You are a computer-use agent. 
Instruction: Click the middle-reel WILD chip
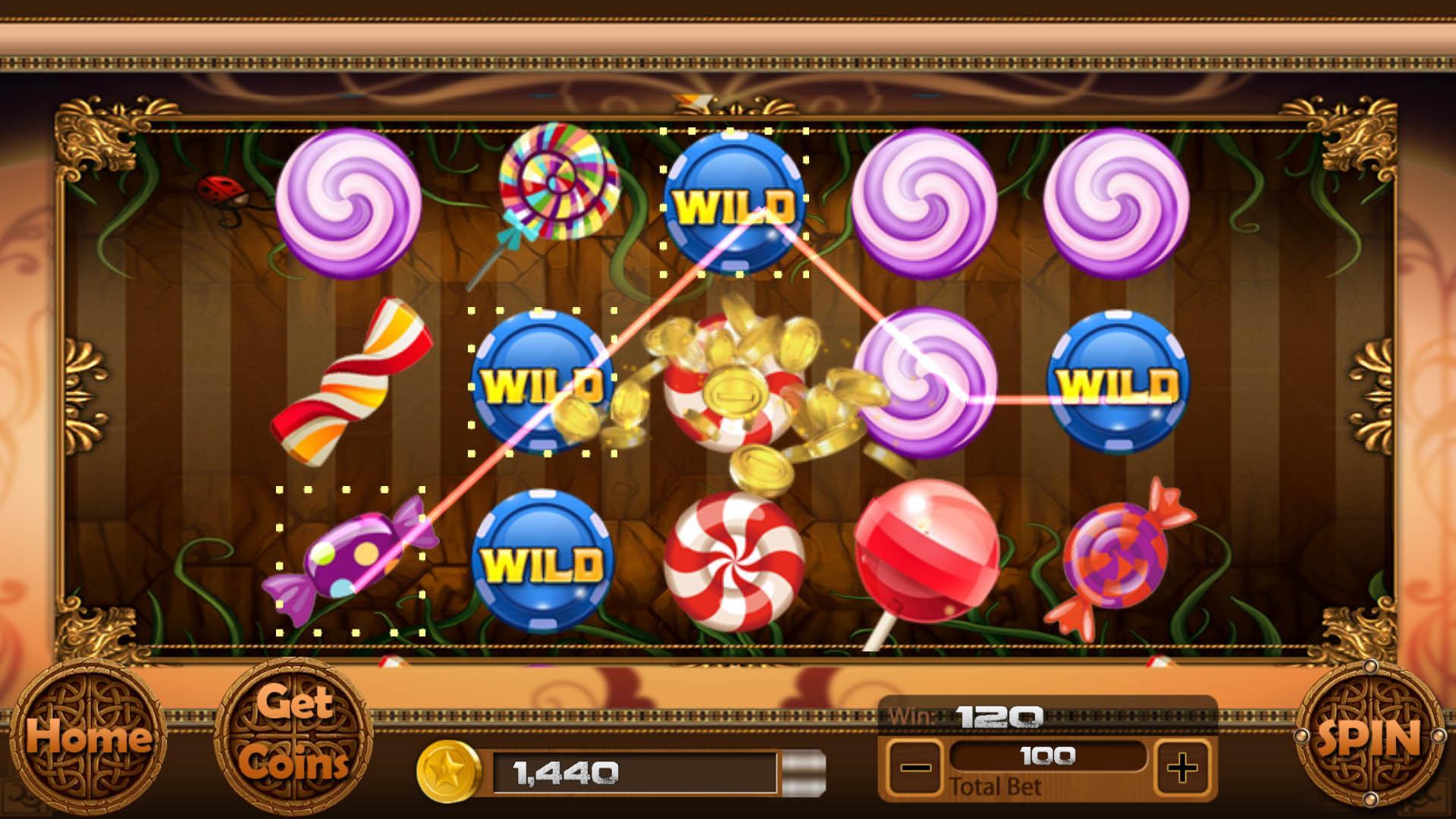(x=544, y=383)
